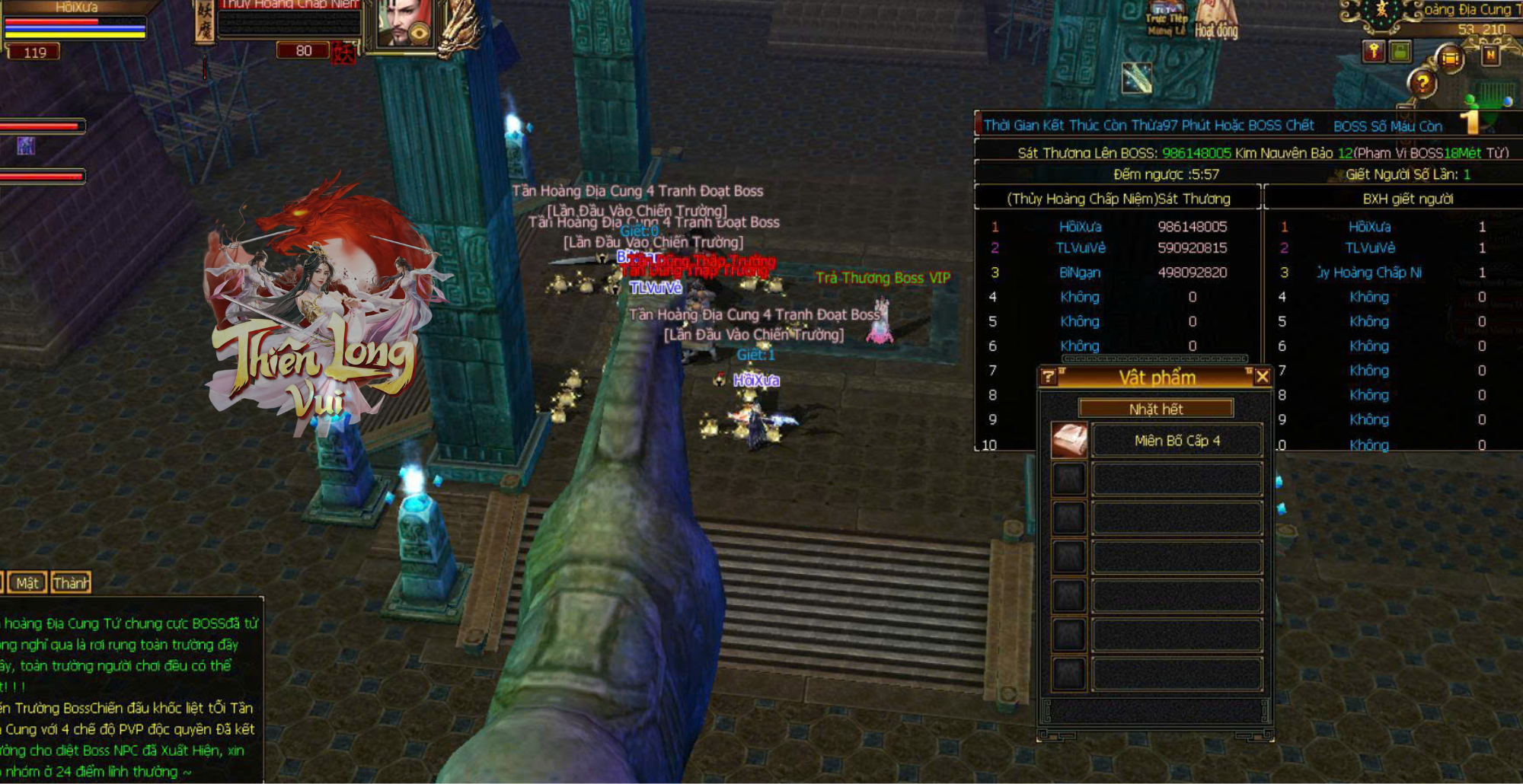
Task: Toggle the green padlock icon
Action: click(1400, 52)
